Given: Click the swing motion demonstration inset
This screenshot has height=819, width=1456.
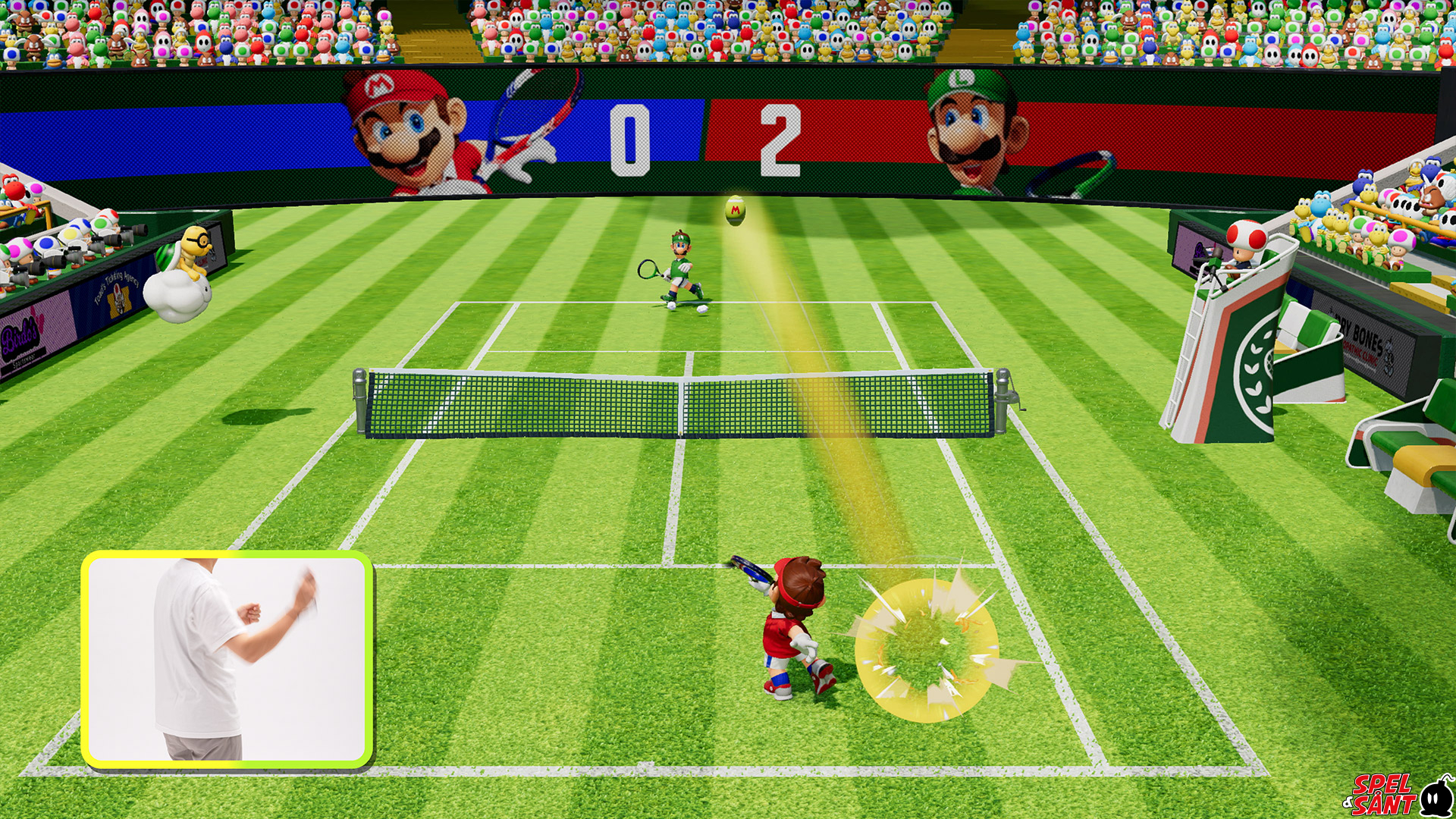Looking at the screenshot, I should click(227, 658).
